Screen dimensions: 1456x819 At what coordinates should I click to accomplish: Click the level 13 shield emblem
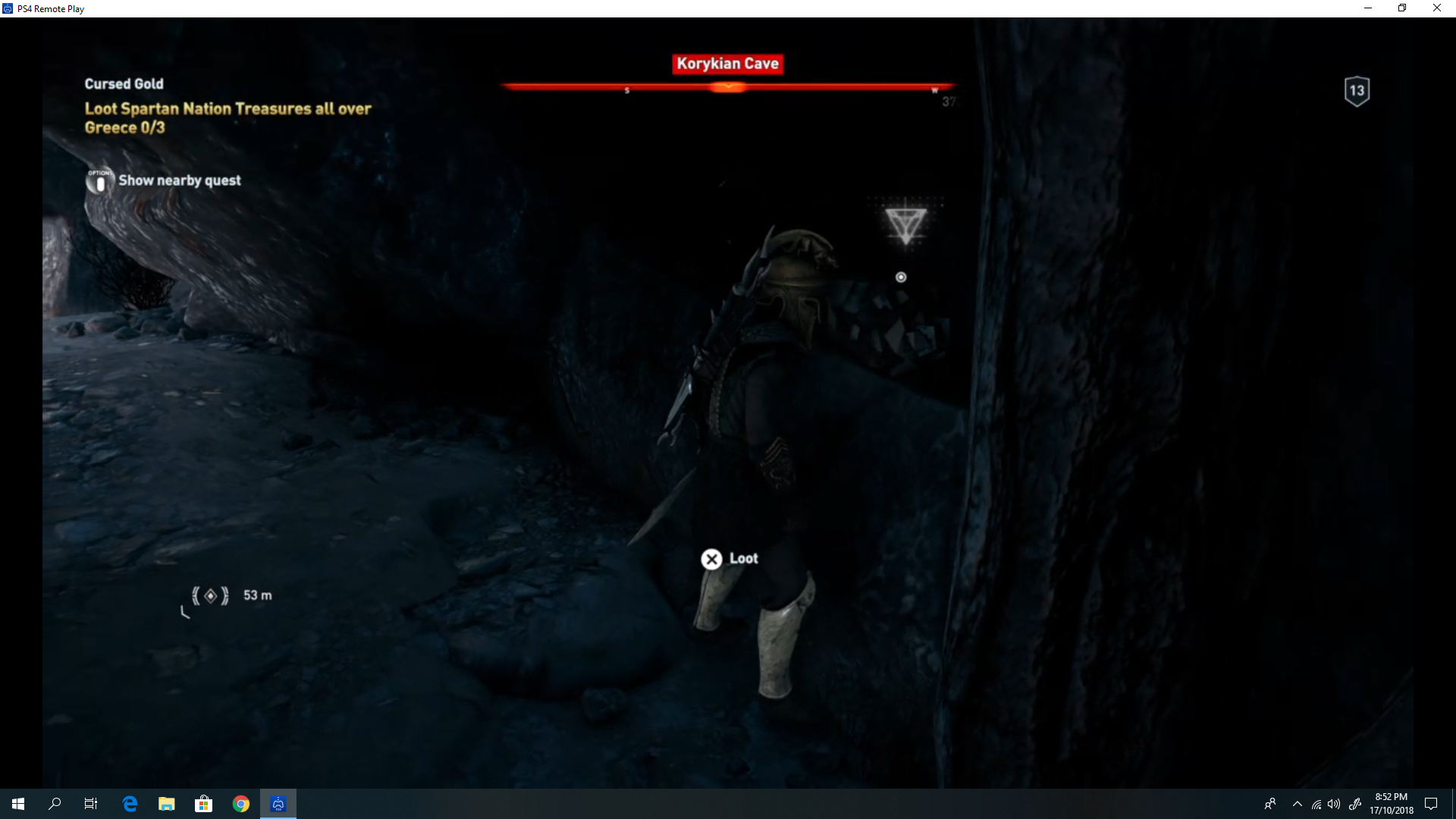pos(1355,90)
